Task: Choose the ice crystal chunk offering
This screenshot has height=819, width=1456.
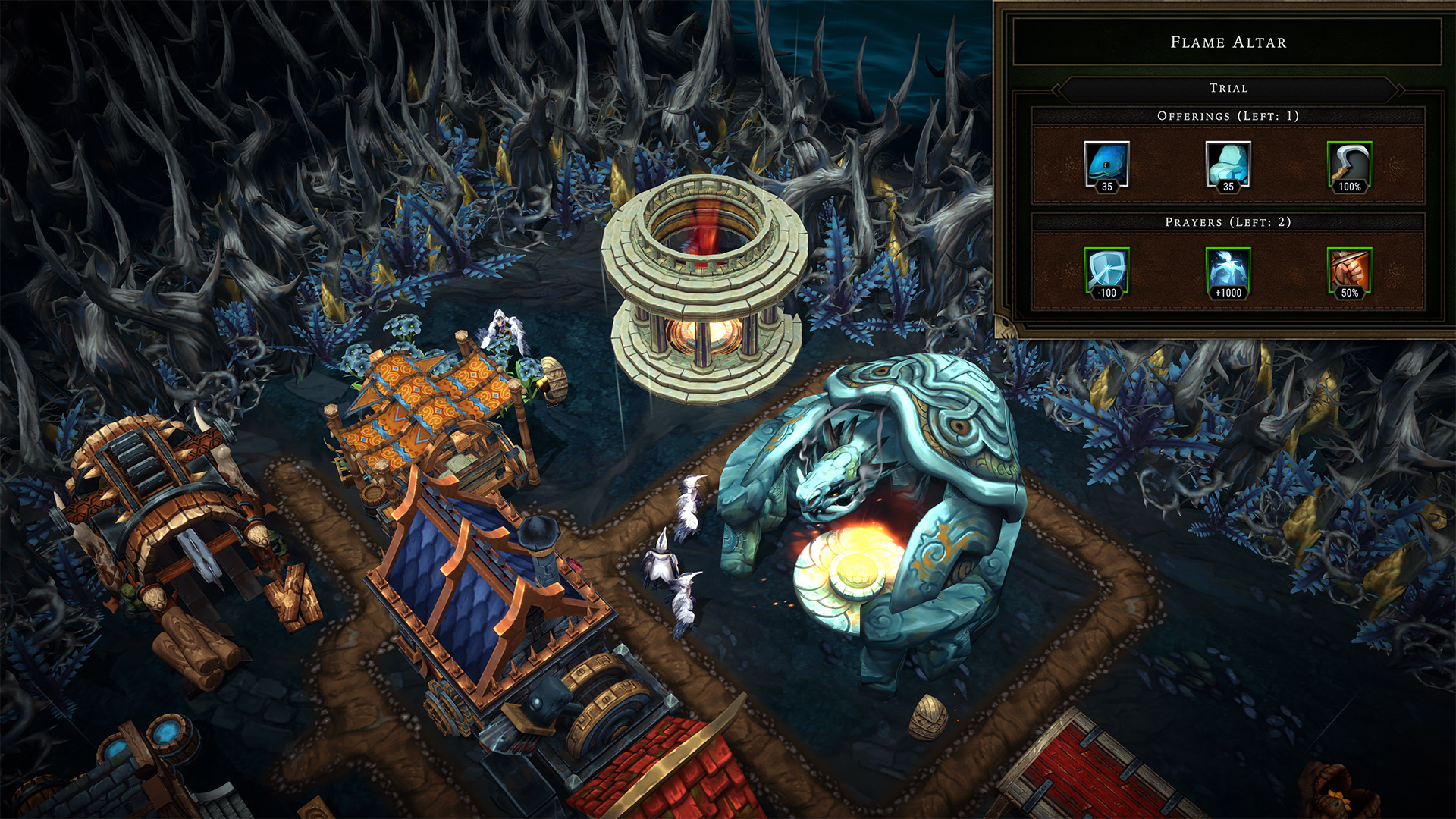Action: pyautogui.click(x=1228, y=165)
